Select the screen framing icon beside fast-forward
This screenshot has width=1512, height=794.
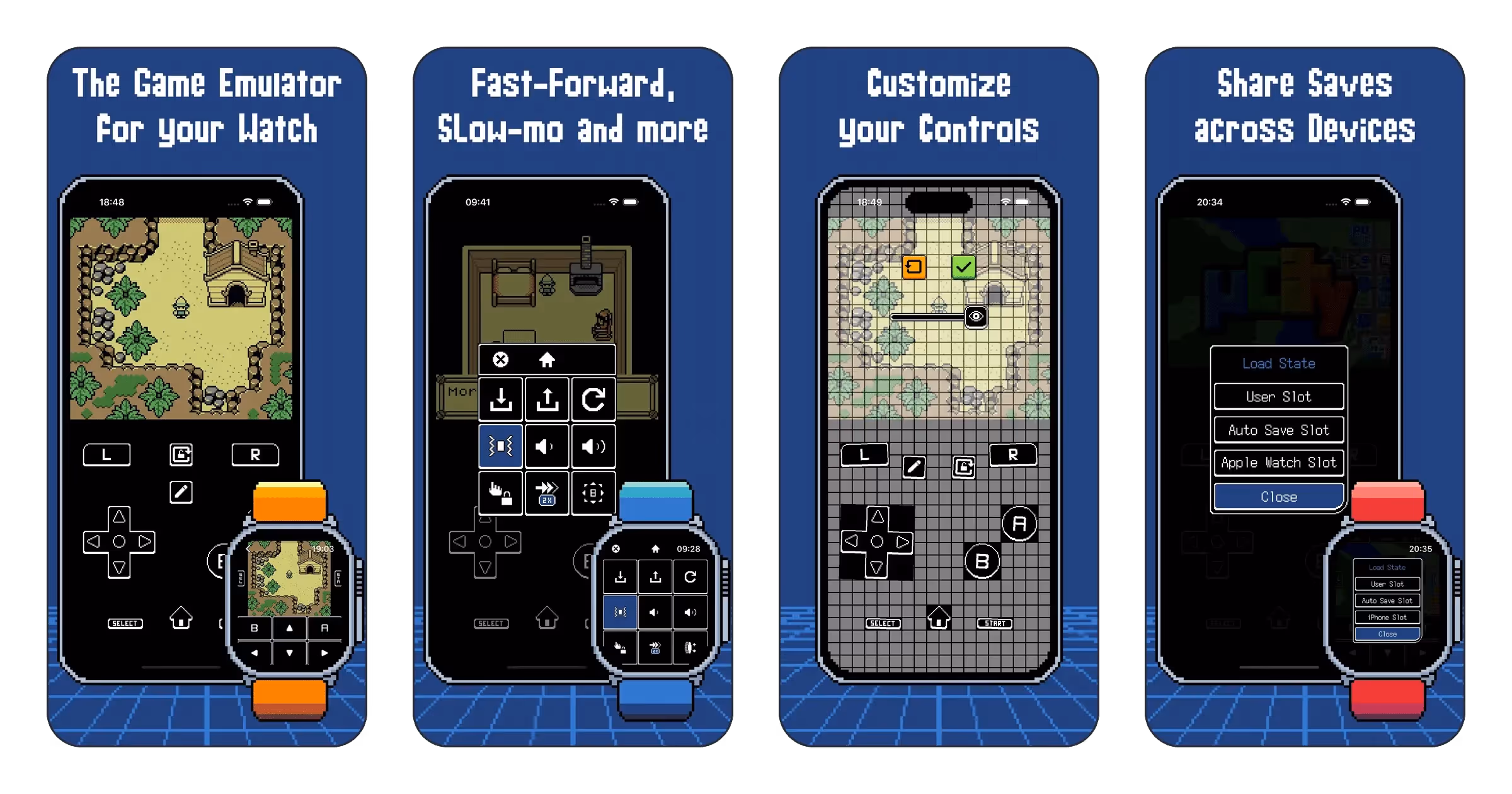pos(593,494)
